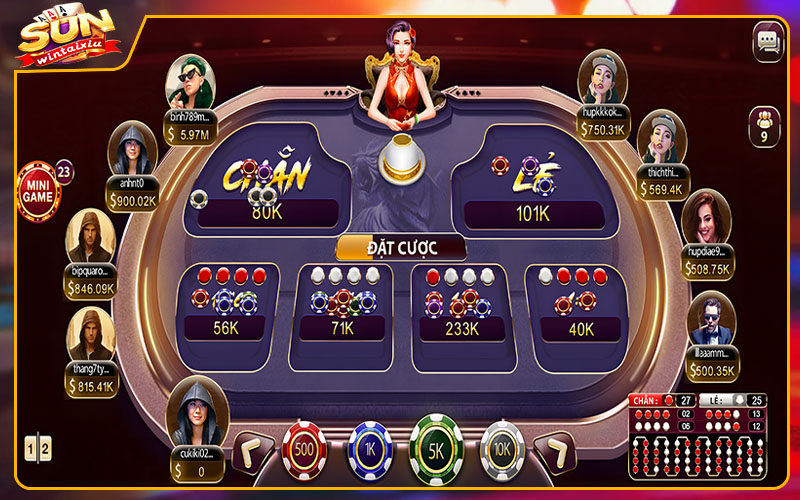Select the blue 1K chip
800x500 pixels.
[370, 450]
